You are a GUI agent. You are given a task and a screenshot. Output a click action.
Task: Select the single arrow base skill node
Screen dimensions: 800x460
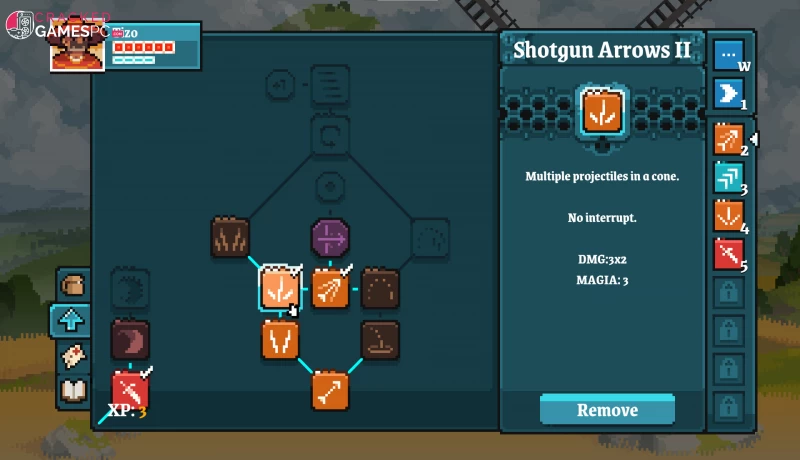(x=330, y=391)
